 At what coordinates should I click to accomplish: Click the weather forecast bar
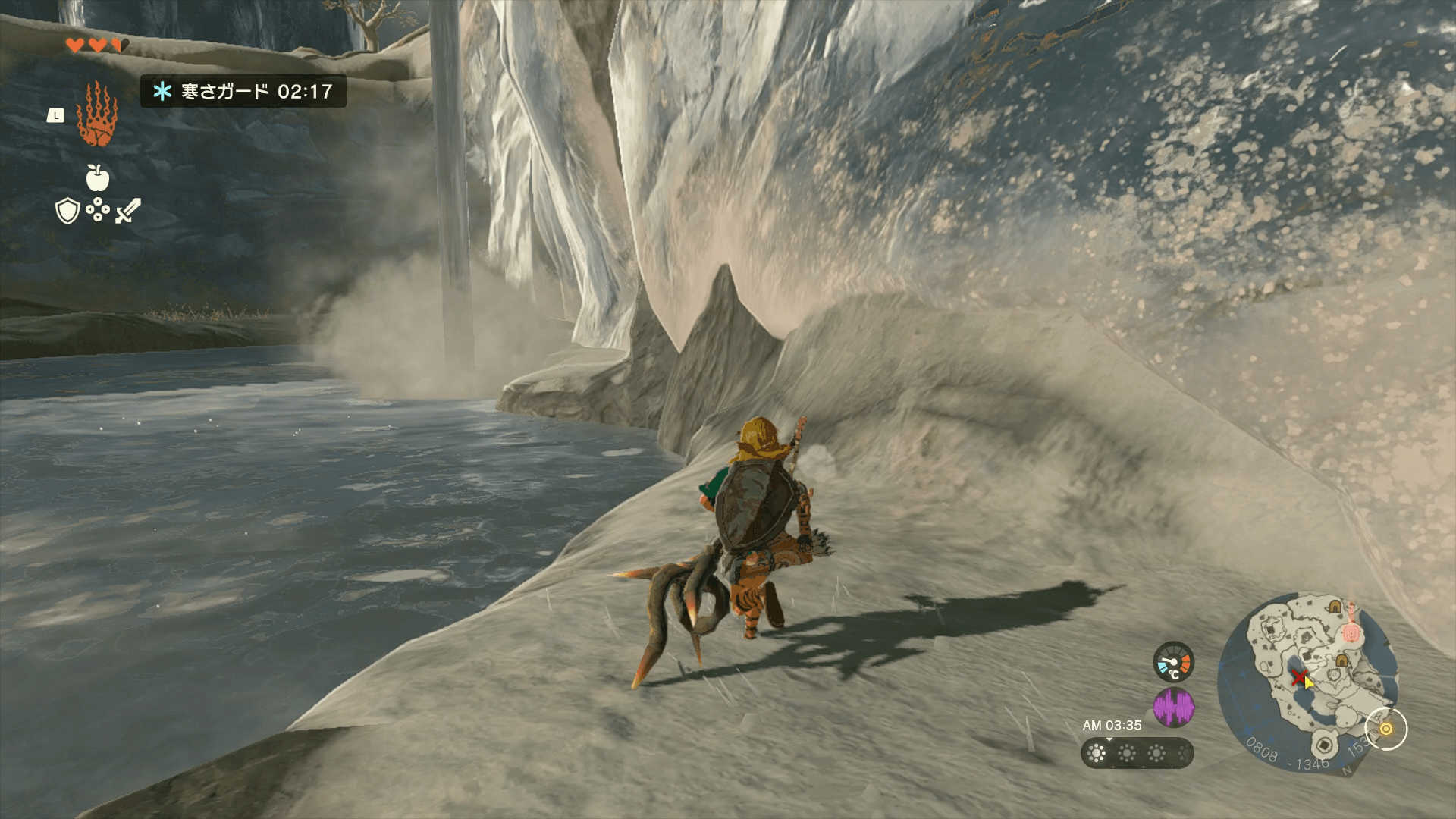click(x=1137, y=753)
